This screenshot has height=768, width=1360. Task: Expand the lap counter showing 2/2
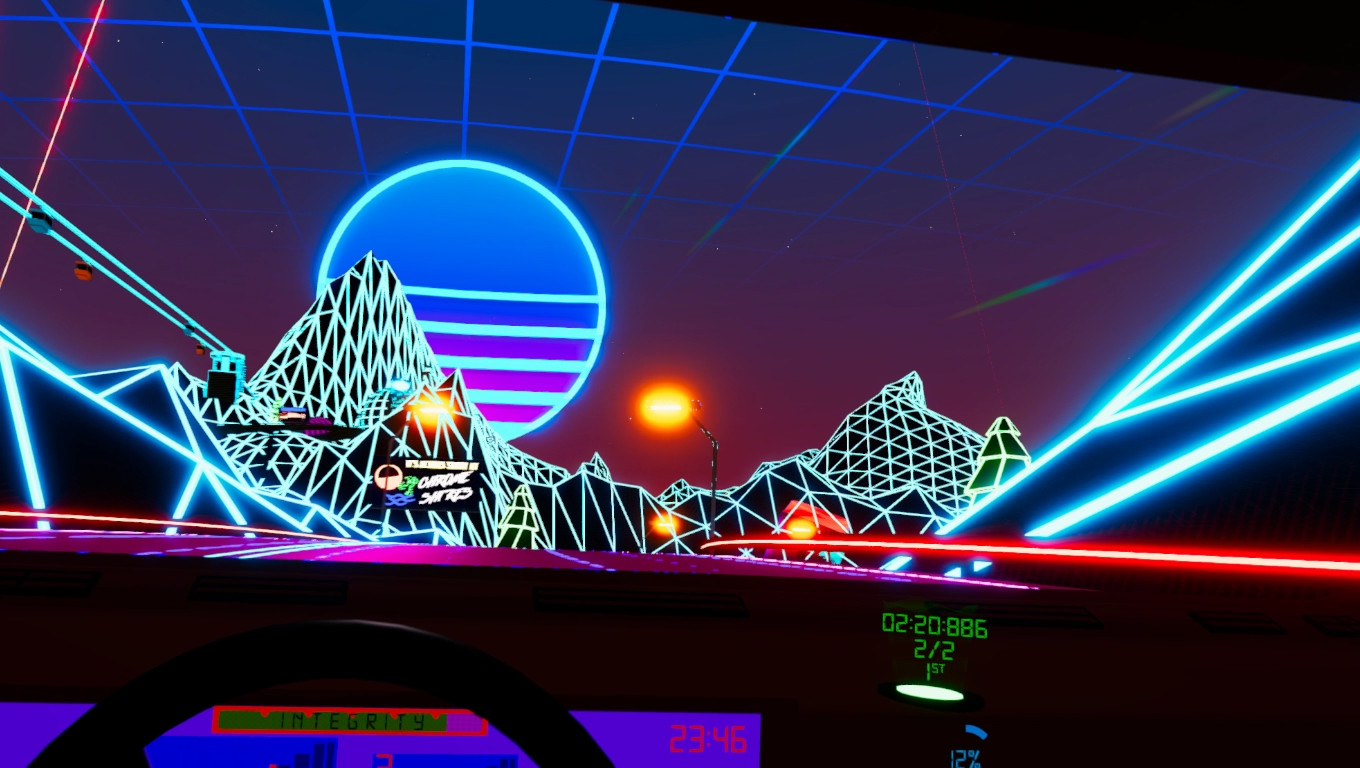[x=933, y=650]
